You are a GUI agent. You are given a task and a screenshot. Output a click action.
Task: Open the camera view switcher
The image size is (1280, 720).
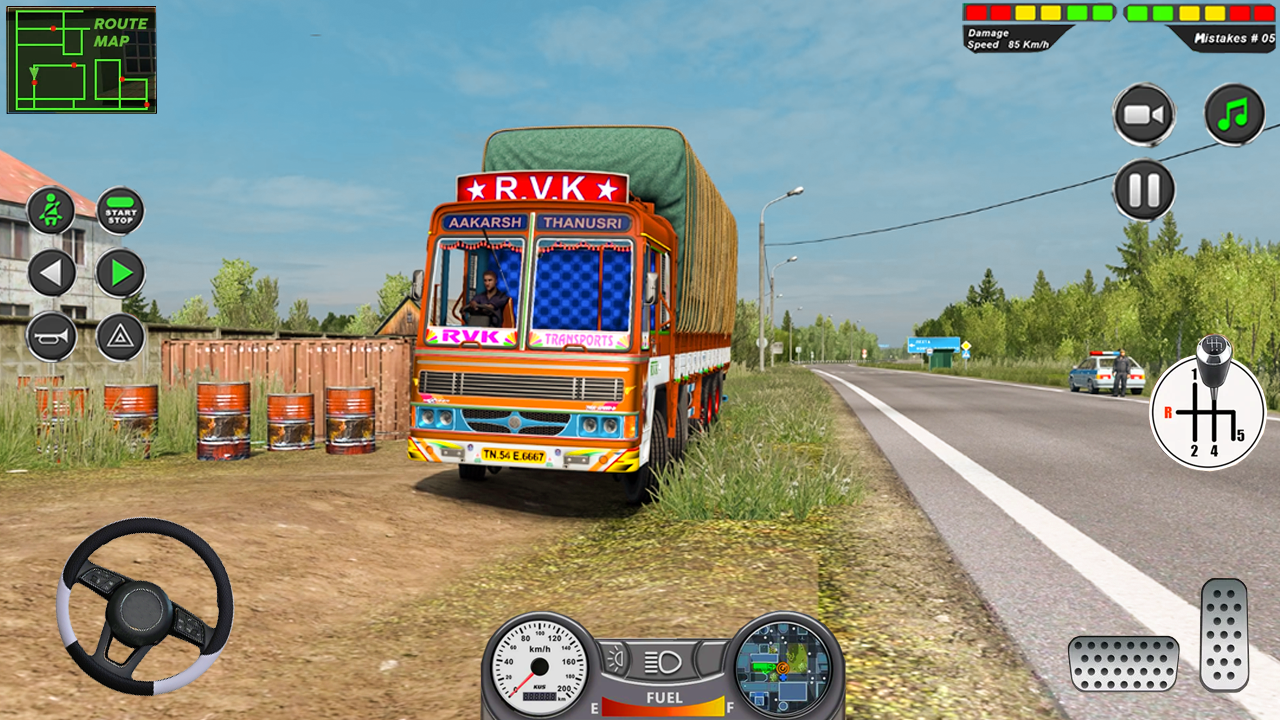coord(1144,113)
